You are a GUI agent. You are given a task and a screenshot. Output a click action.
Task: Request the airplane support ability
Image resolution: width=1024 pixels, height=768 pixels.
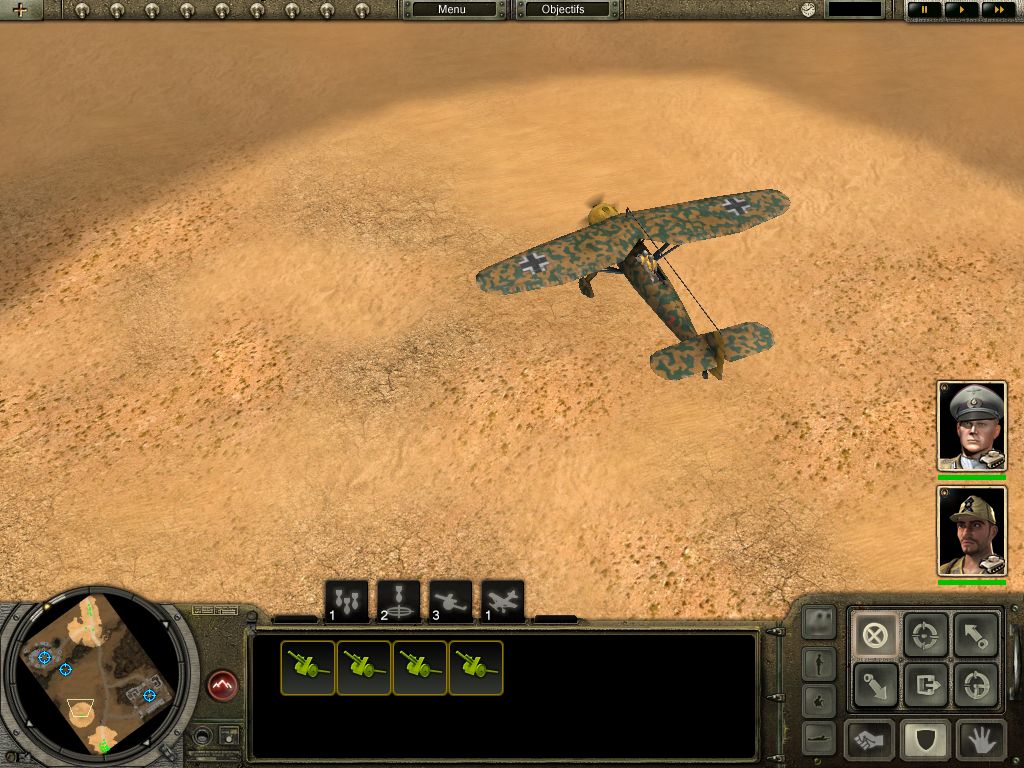(503, 601)
